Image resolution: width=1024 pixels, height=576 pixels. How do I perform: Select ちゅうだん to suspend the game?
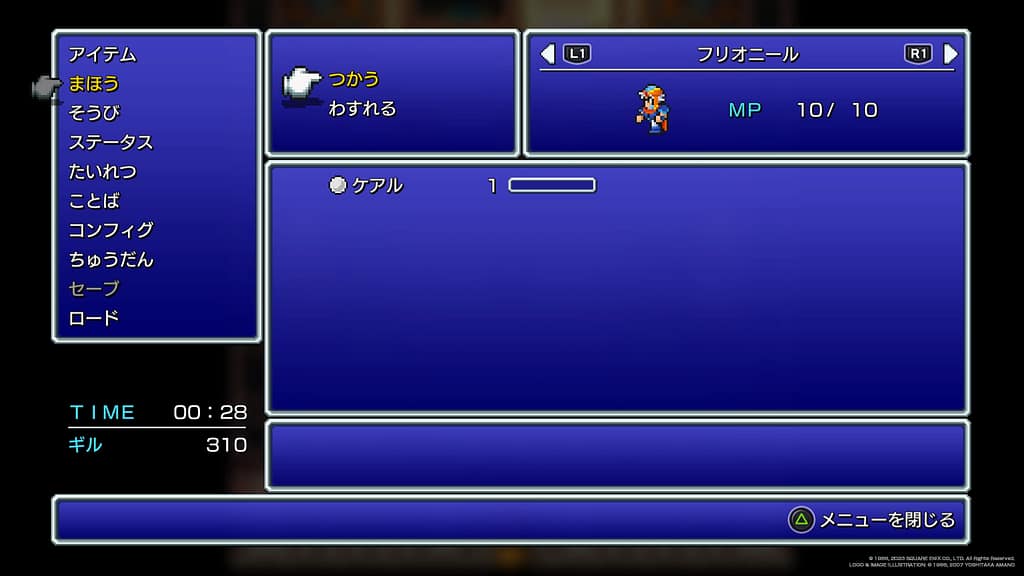(x=110, y=259)
